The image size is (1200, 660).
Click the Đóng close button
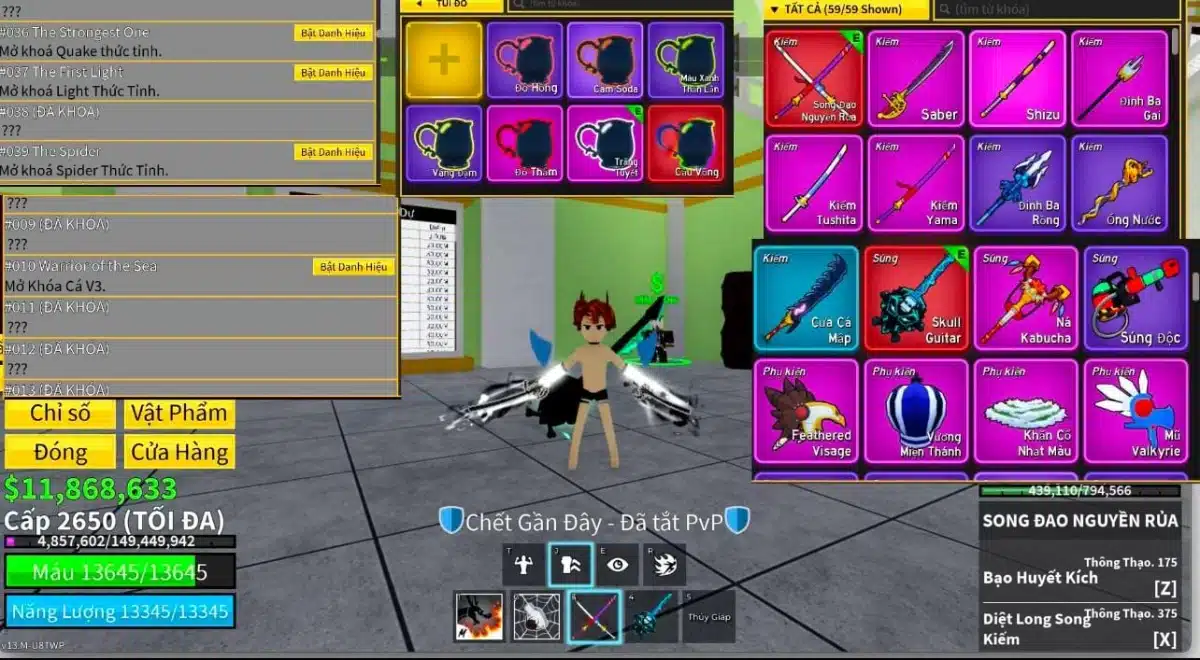point(60,452)
